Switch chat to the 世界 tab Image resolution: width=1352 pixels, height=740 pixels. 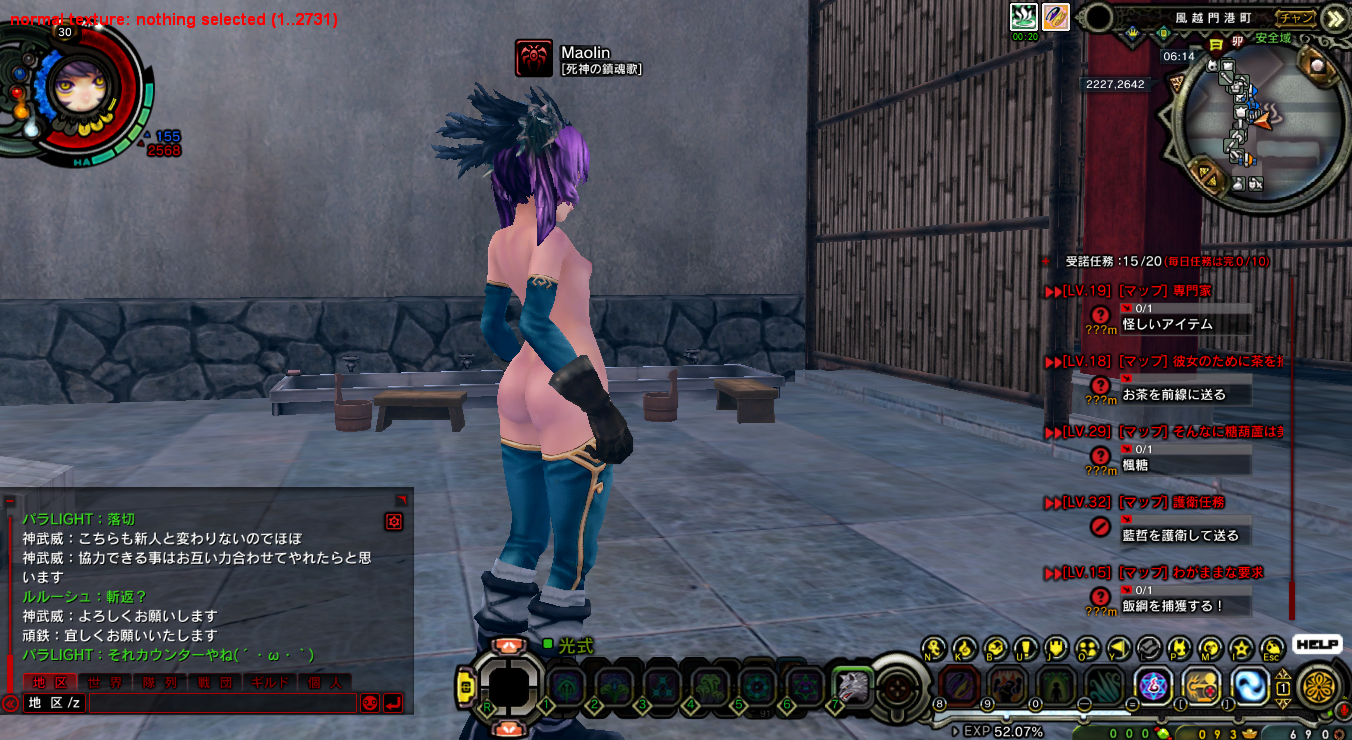(105, 682)
